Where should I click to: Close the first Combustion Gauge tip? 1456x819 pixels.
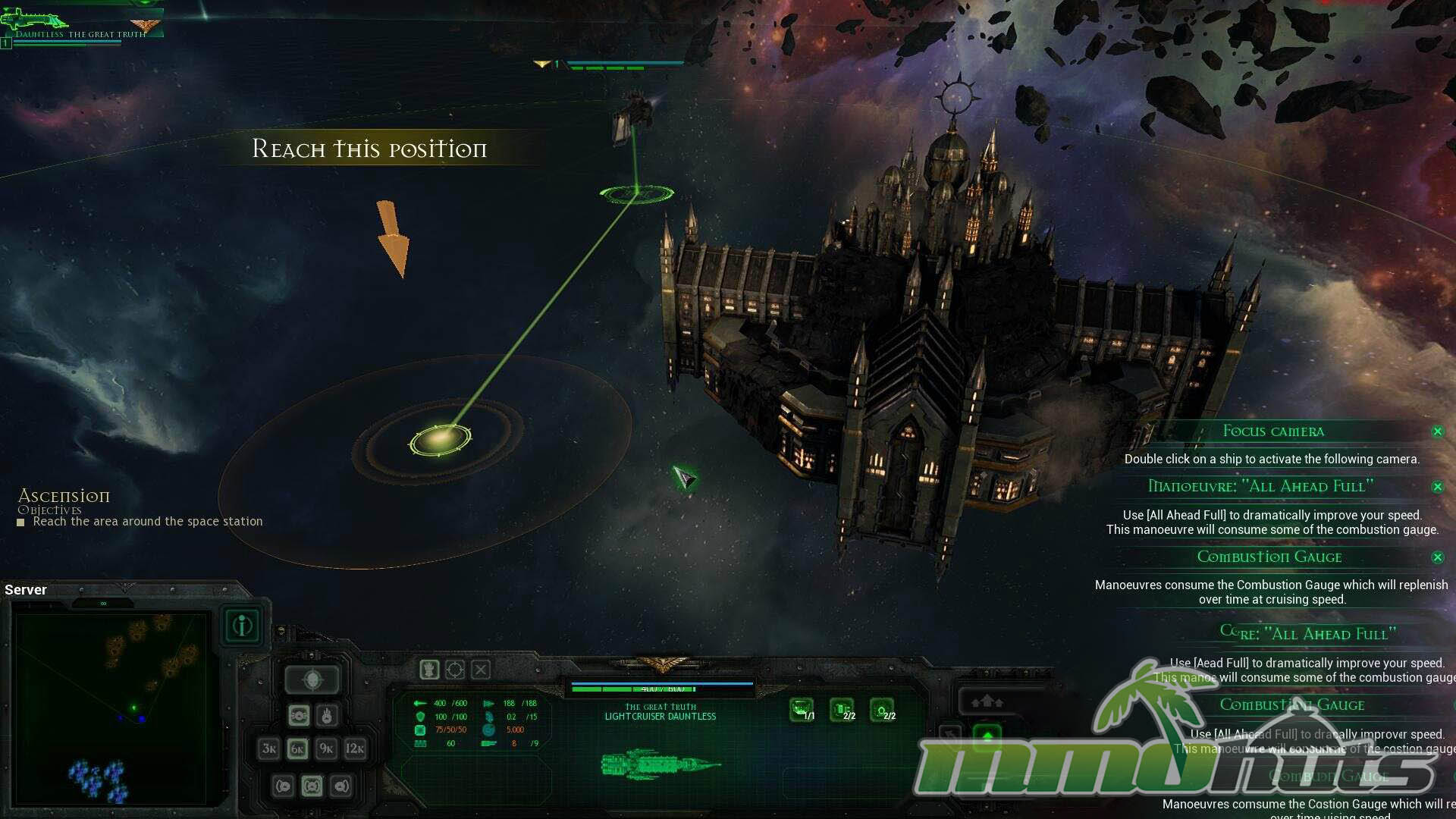(x=1437, y=557)
